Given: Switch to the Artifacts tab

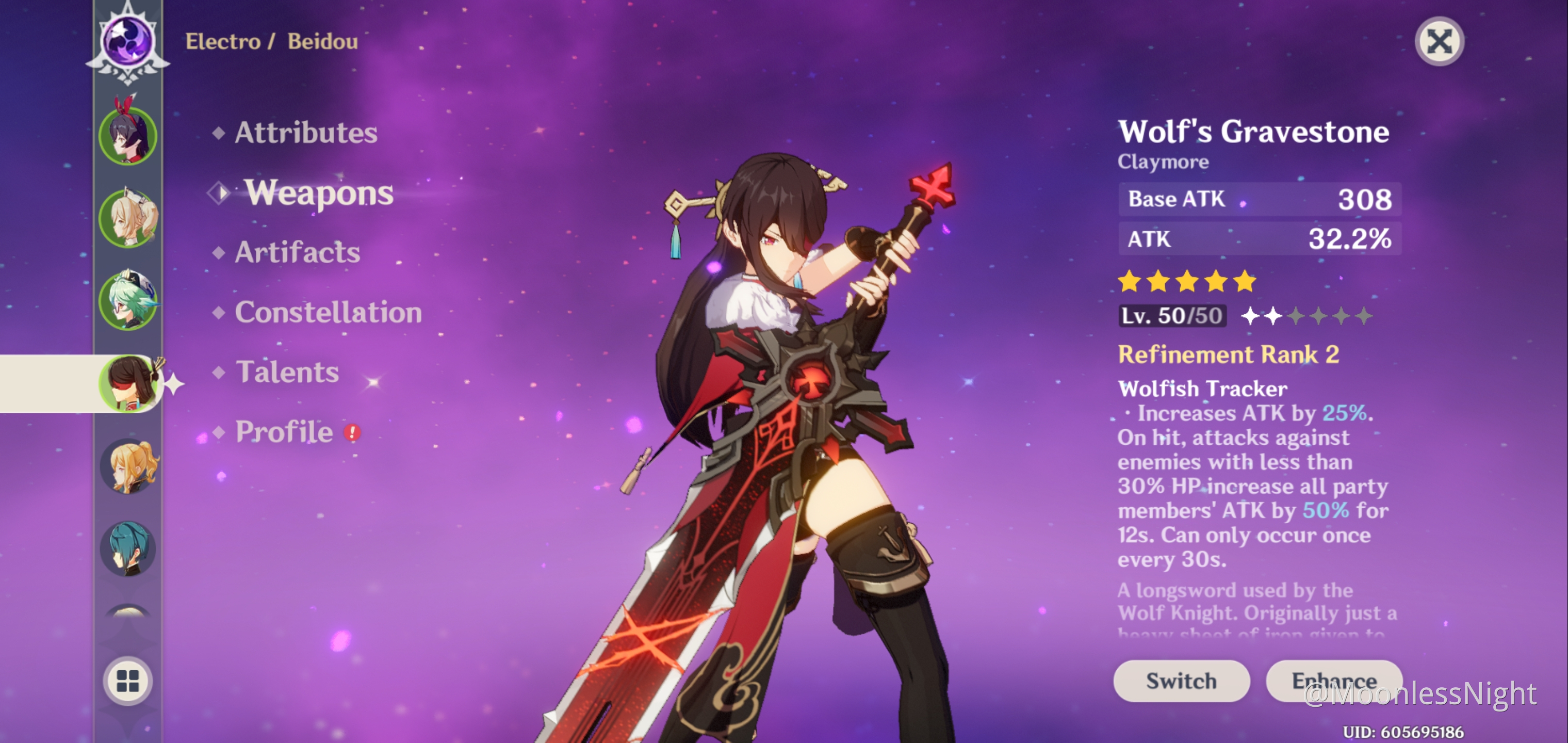Looking at the screenshot, I should pos(297,252).
